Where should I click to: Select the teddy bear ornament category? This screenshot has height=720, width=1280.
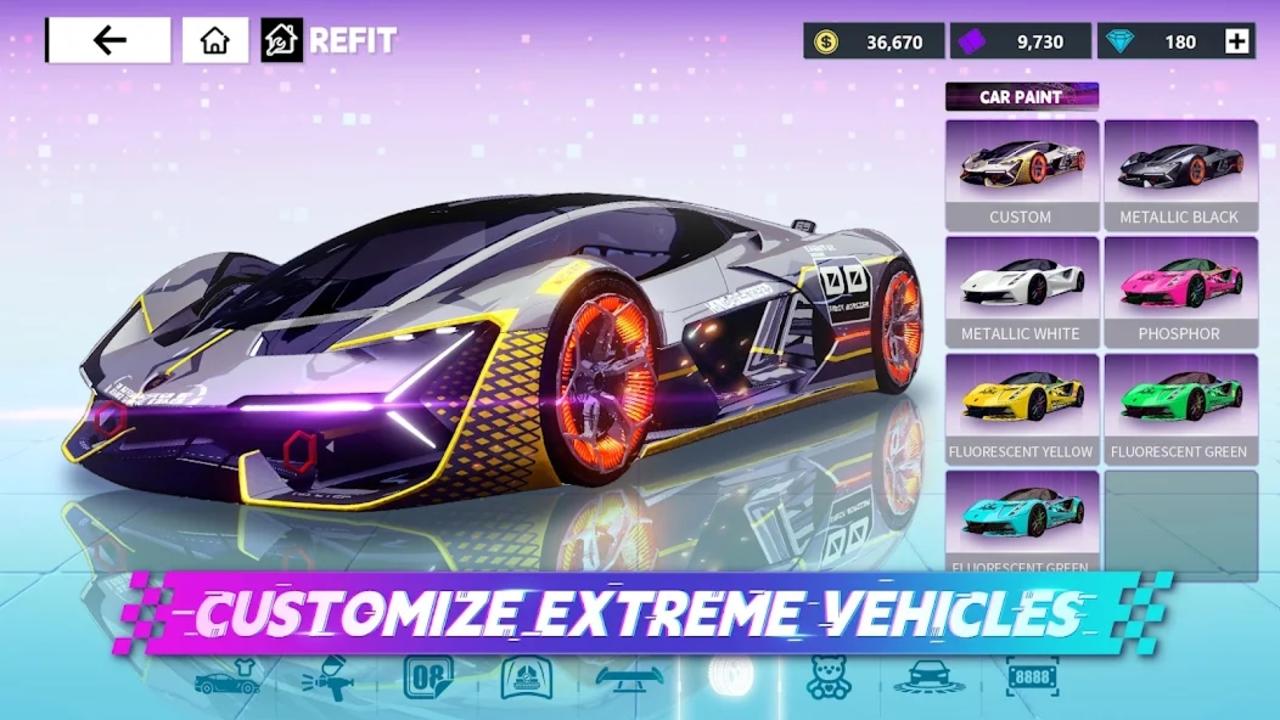coord(829,677)
